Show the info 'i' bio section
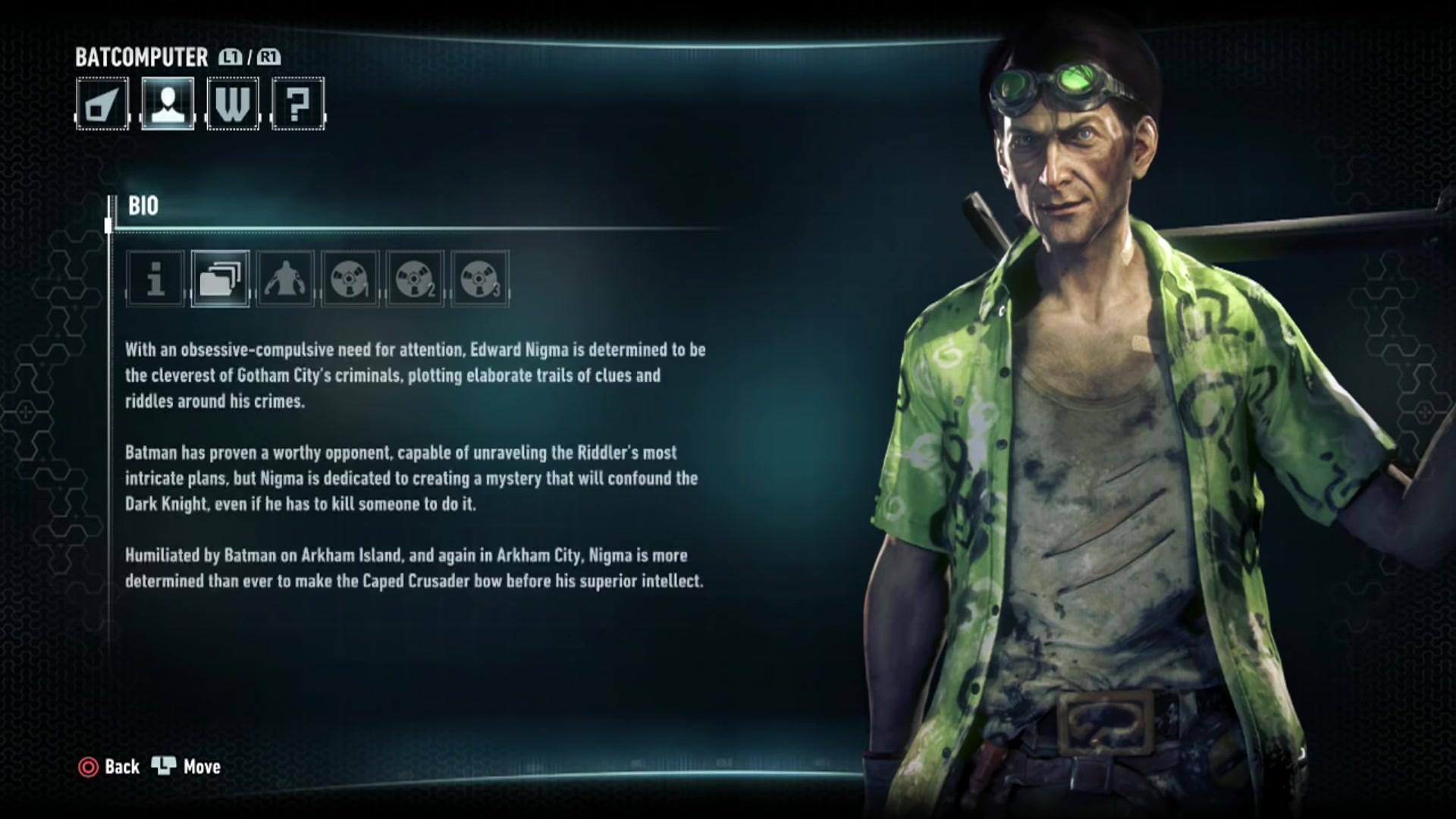 click(x=155, y=278)
